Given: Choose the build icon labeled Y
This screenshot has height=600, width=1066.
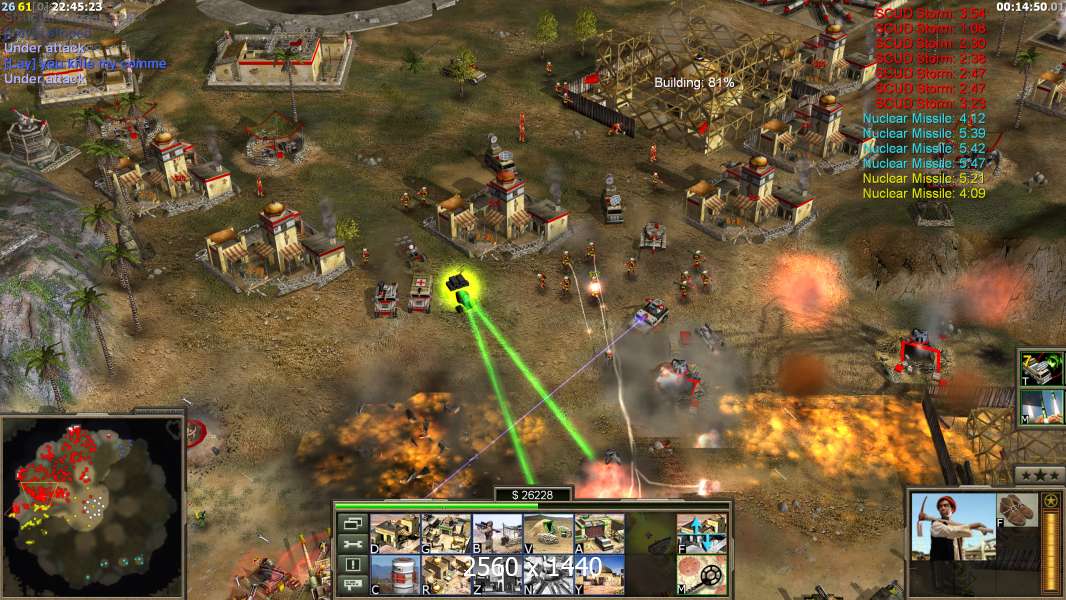Looking at the screenshot, I should click(x=599, y=574).
